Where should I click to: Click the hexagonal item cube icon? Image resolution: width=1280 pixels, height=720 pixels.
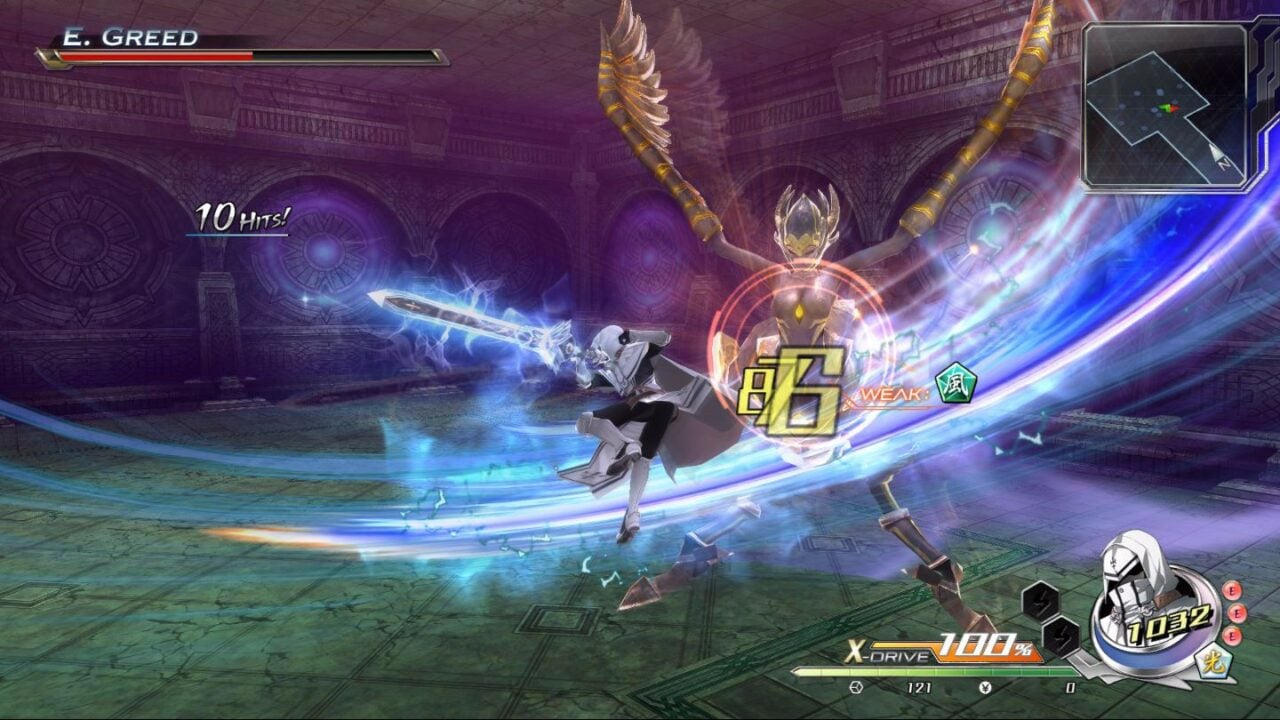pos(858,688)
